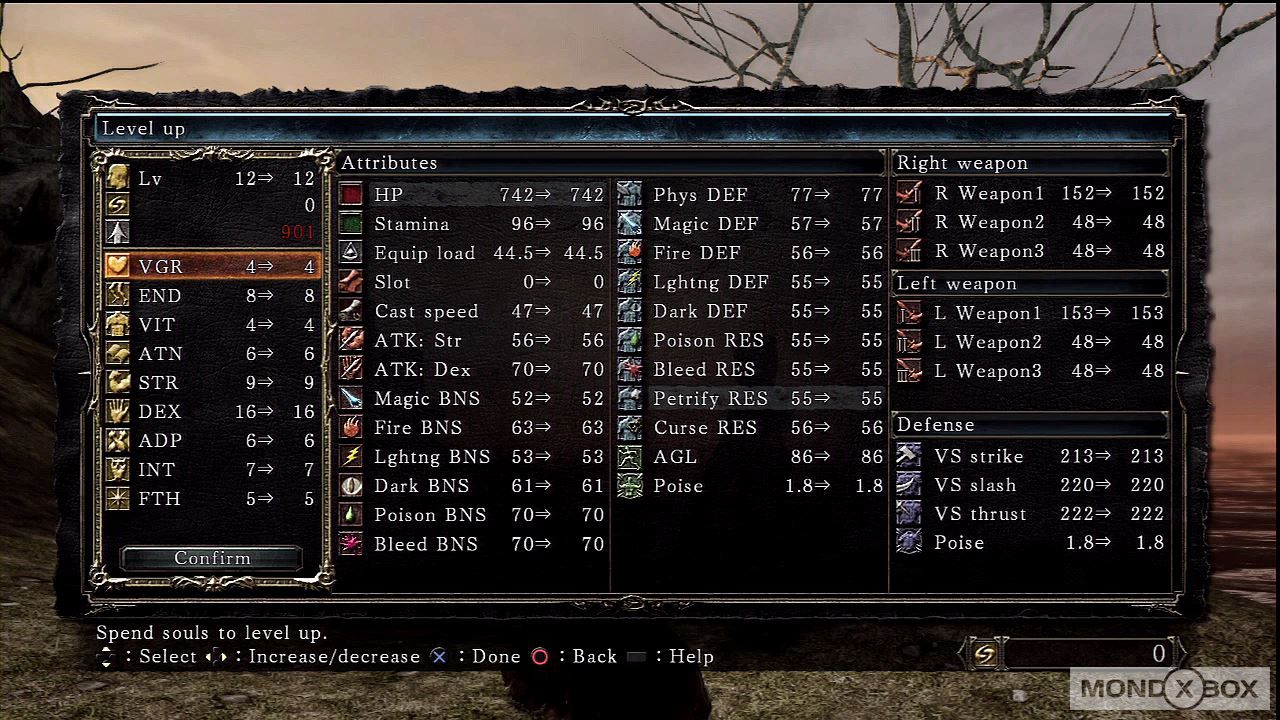Screen dimensions: 1280x720
Task: Confirm the level up
Action: point(212,558)
